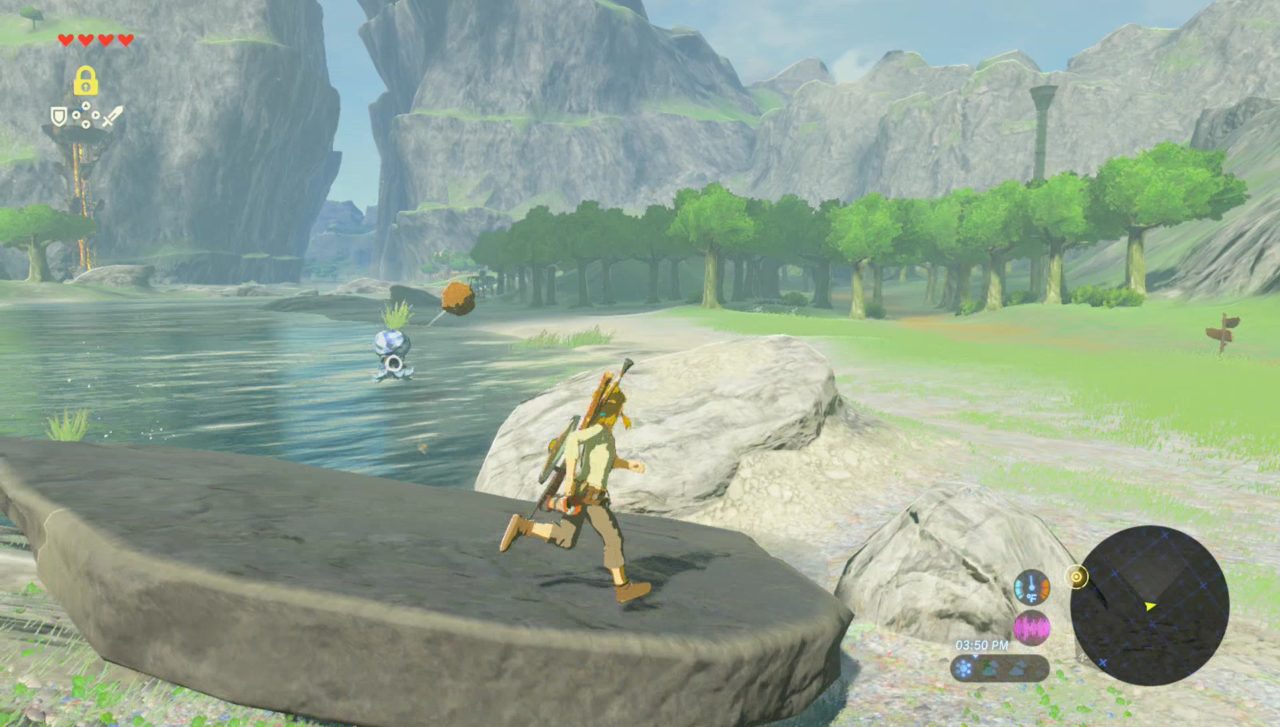Expand the up arrow on the D-pad indicator
The width and height of the screenshot is (1280, 727).
pyautogui.click(x=86, y=105)
